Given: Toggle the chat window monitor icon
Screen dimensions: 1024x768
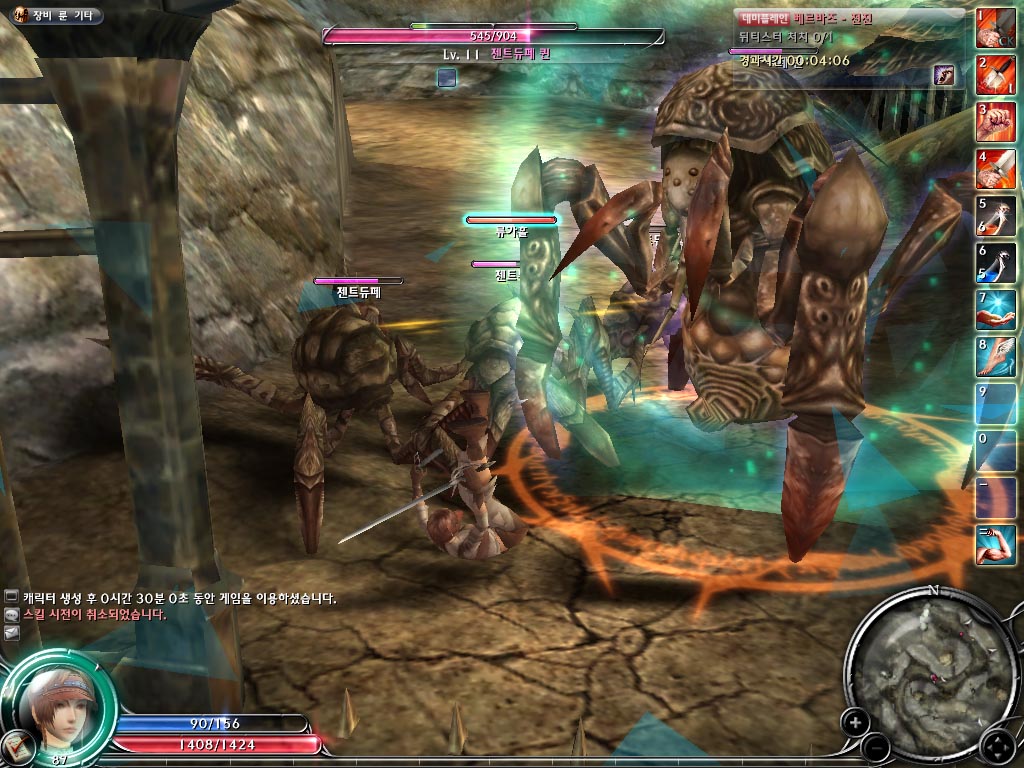Looking at the screenshot, I should 11,597.
